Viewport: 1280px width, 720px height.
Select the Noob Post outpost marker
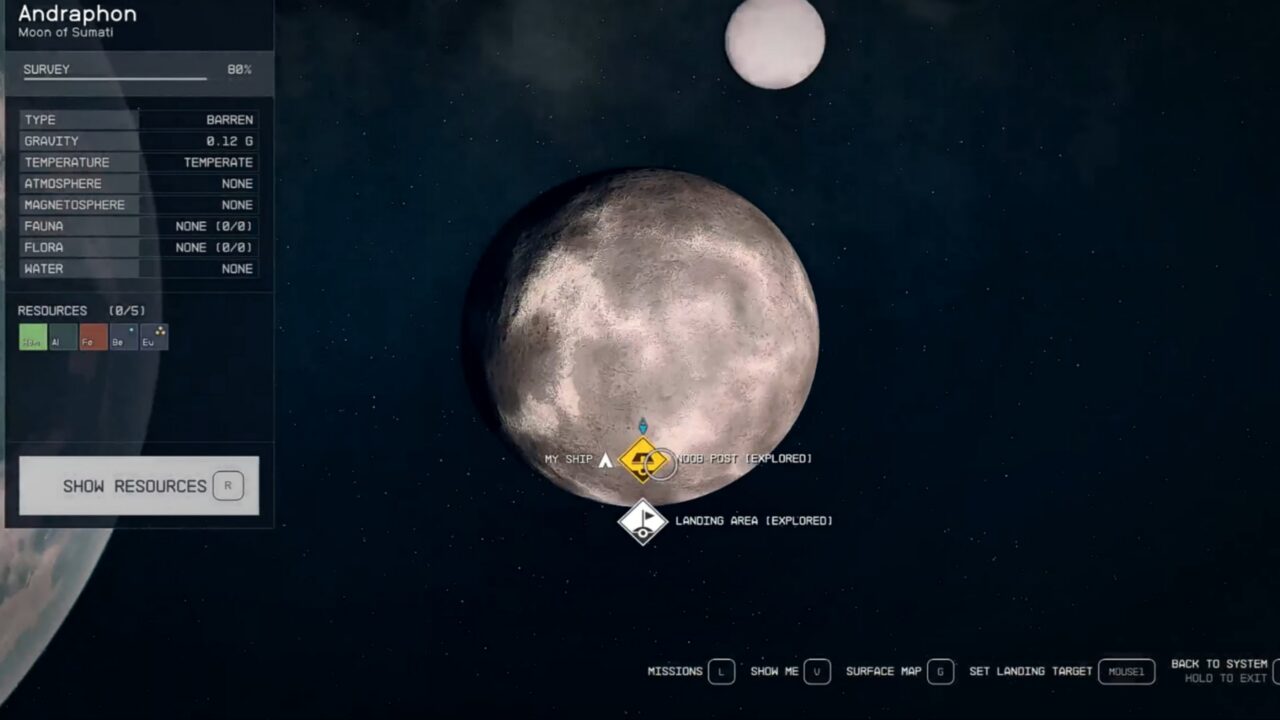(641, 460)
